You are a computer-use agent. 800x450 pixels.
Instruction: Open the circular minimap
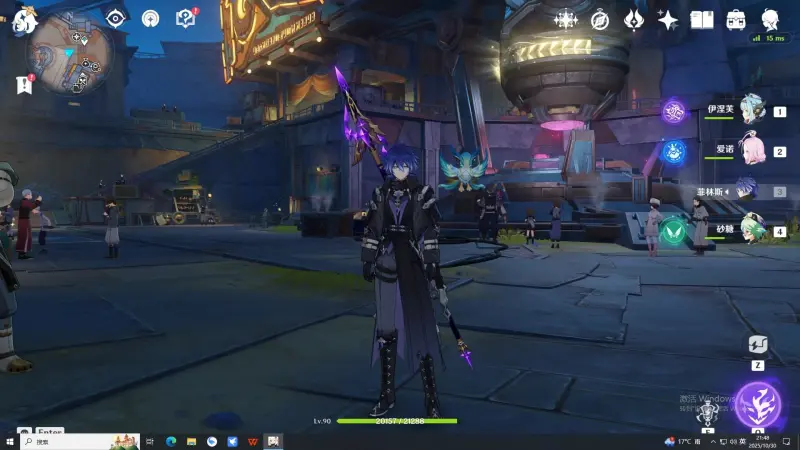[x=71, y=52]
